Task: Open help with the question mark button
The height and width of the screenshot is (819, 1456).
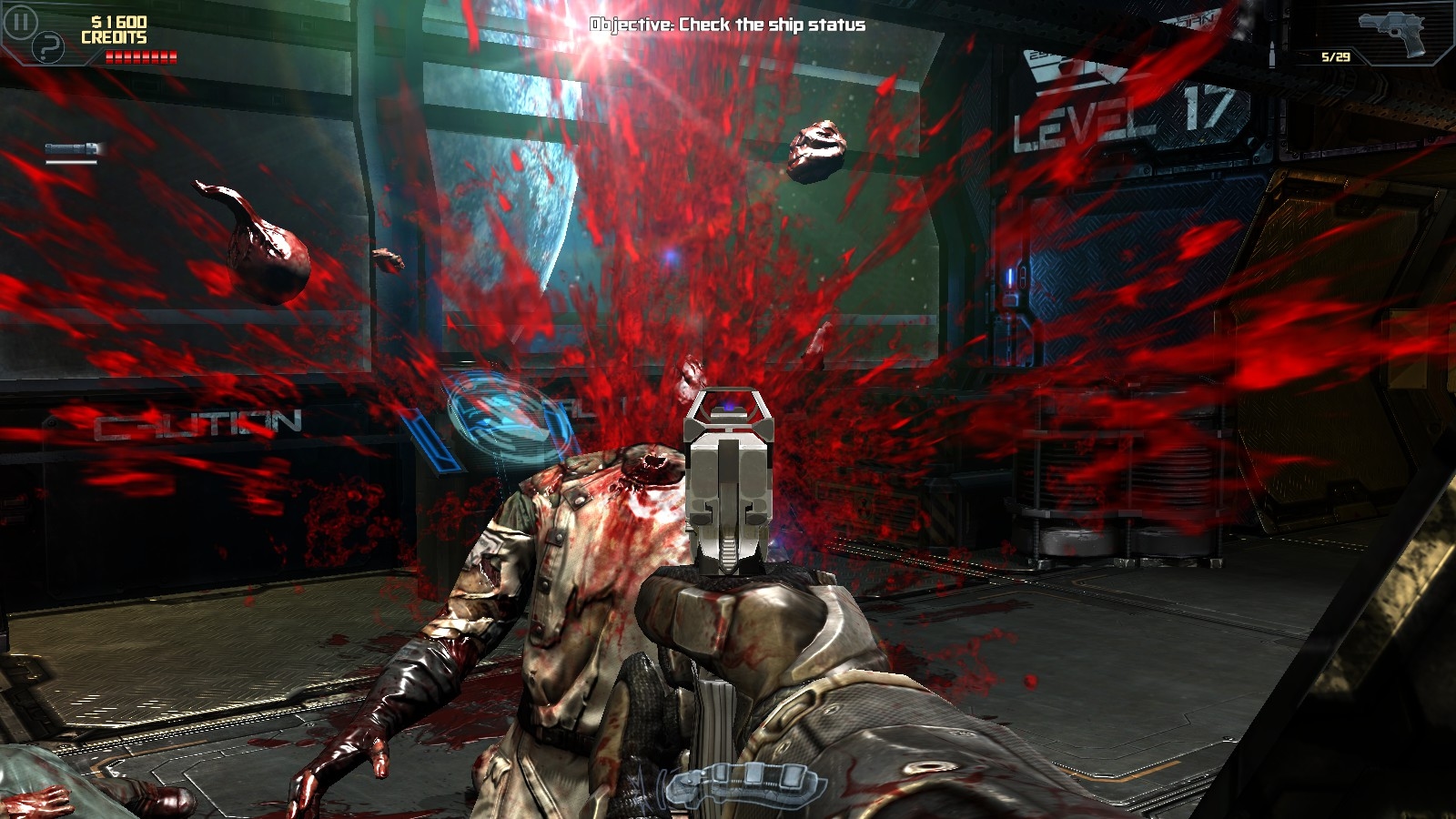Action: (x=48, y=47)
